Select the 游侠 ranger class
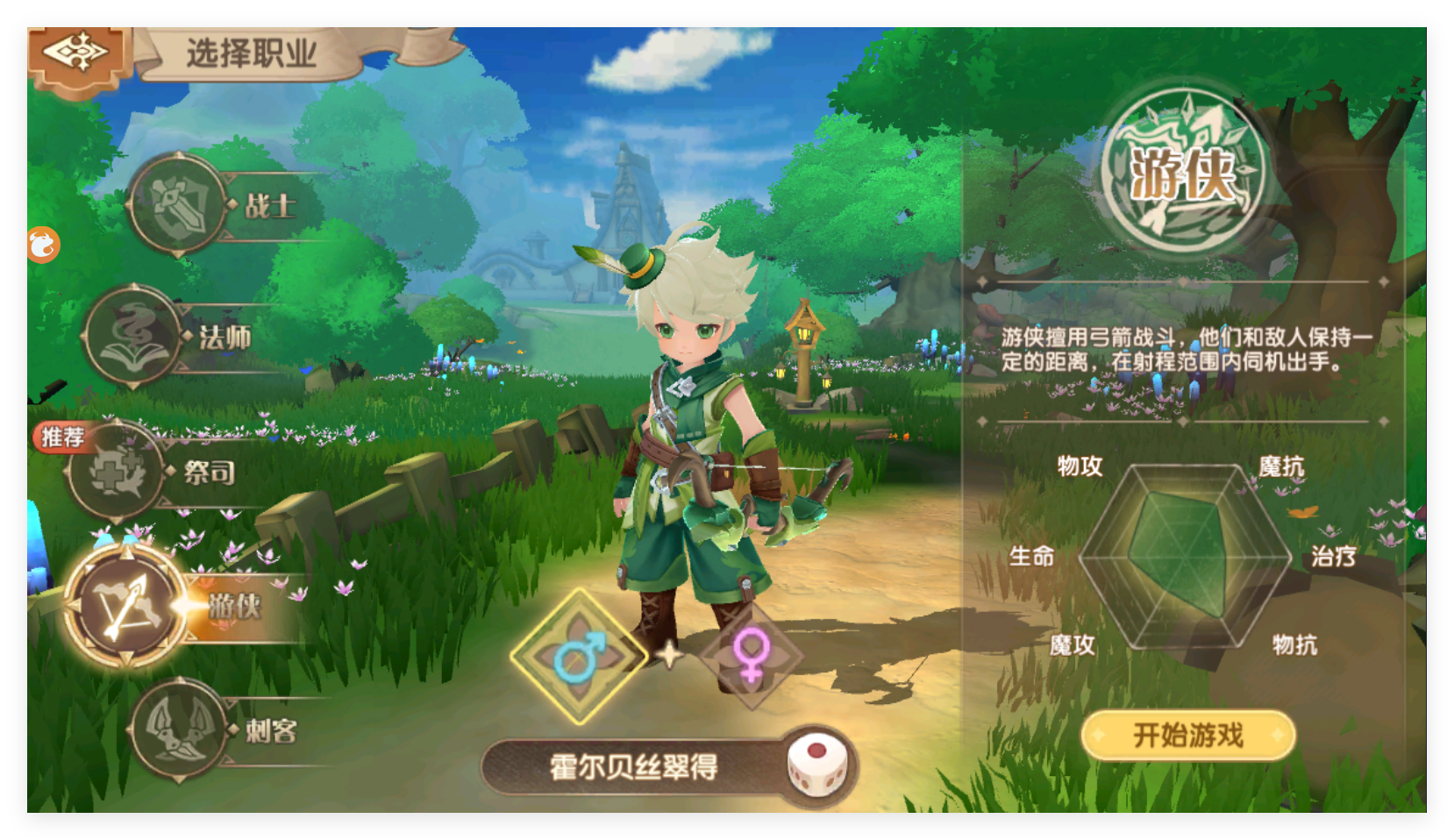 (x=125, y=605)
